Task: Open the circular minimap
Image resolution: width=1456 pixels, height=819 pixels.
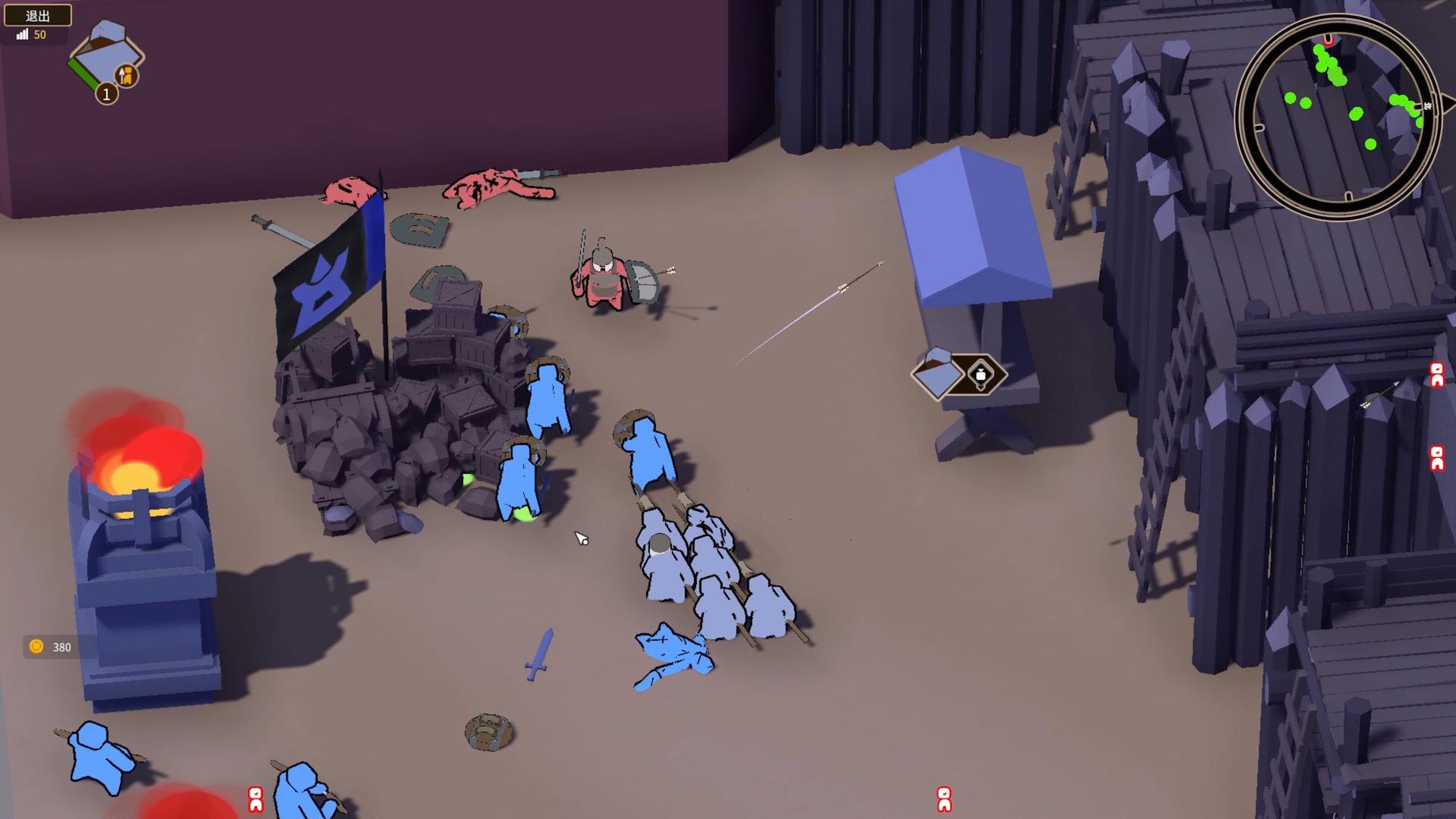Action: 1337,116
